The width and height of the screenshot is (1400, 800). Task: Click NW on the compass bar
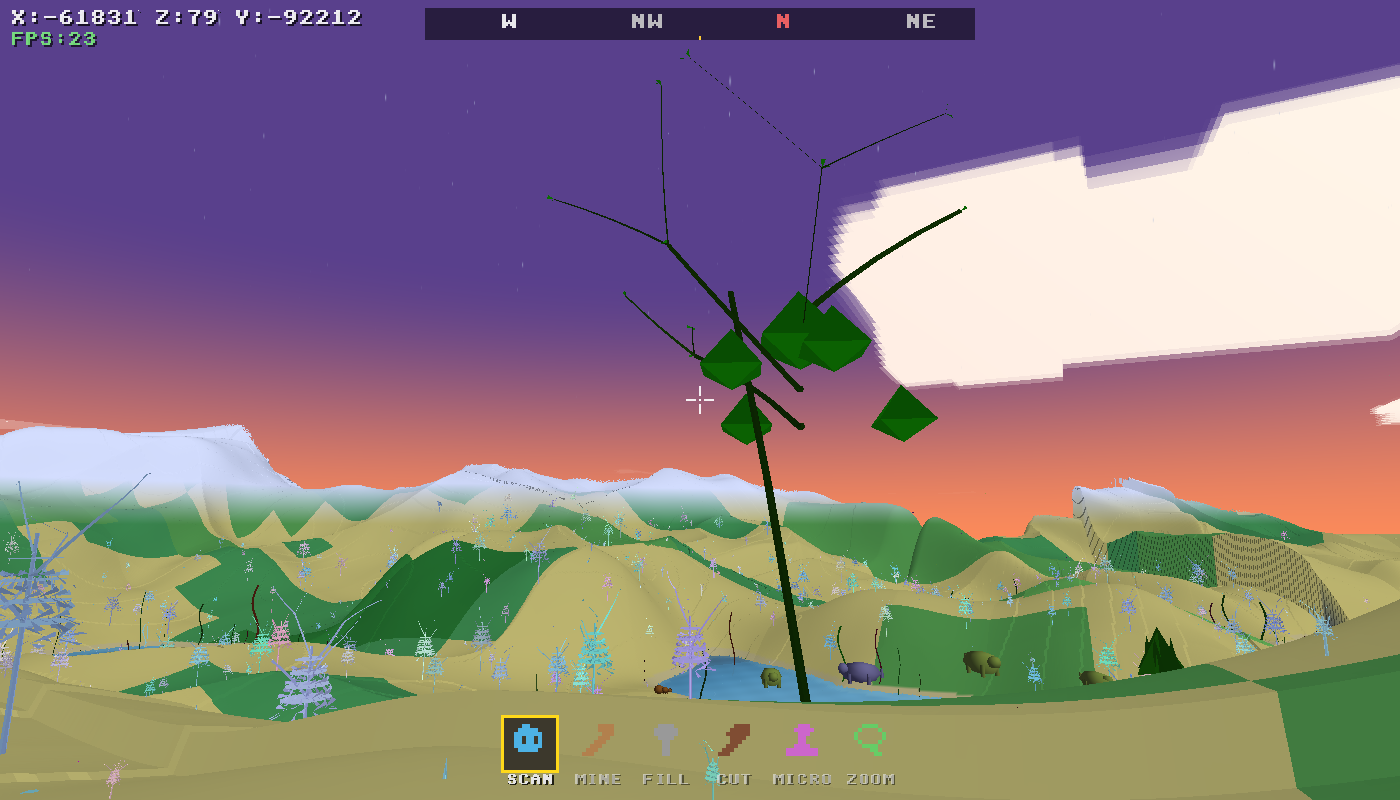coord(645,21)
